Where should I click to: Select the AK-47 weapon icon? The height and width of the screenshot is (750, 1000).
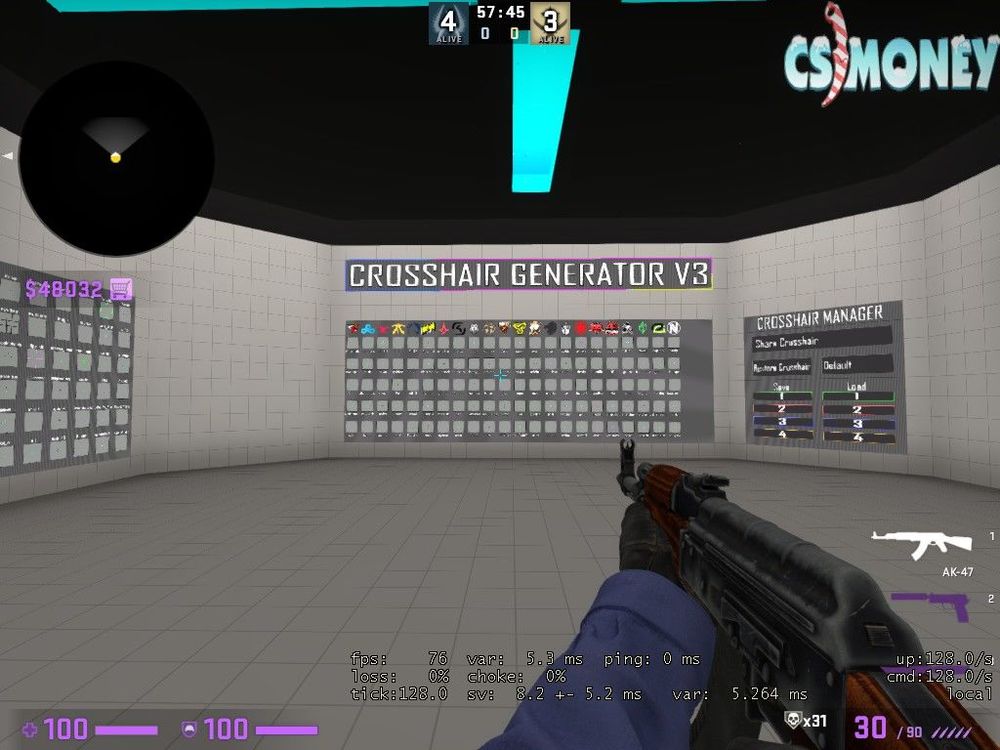tap(921, 544)
